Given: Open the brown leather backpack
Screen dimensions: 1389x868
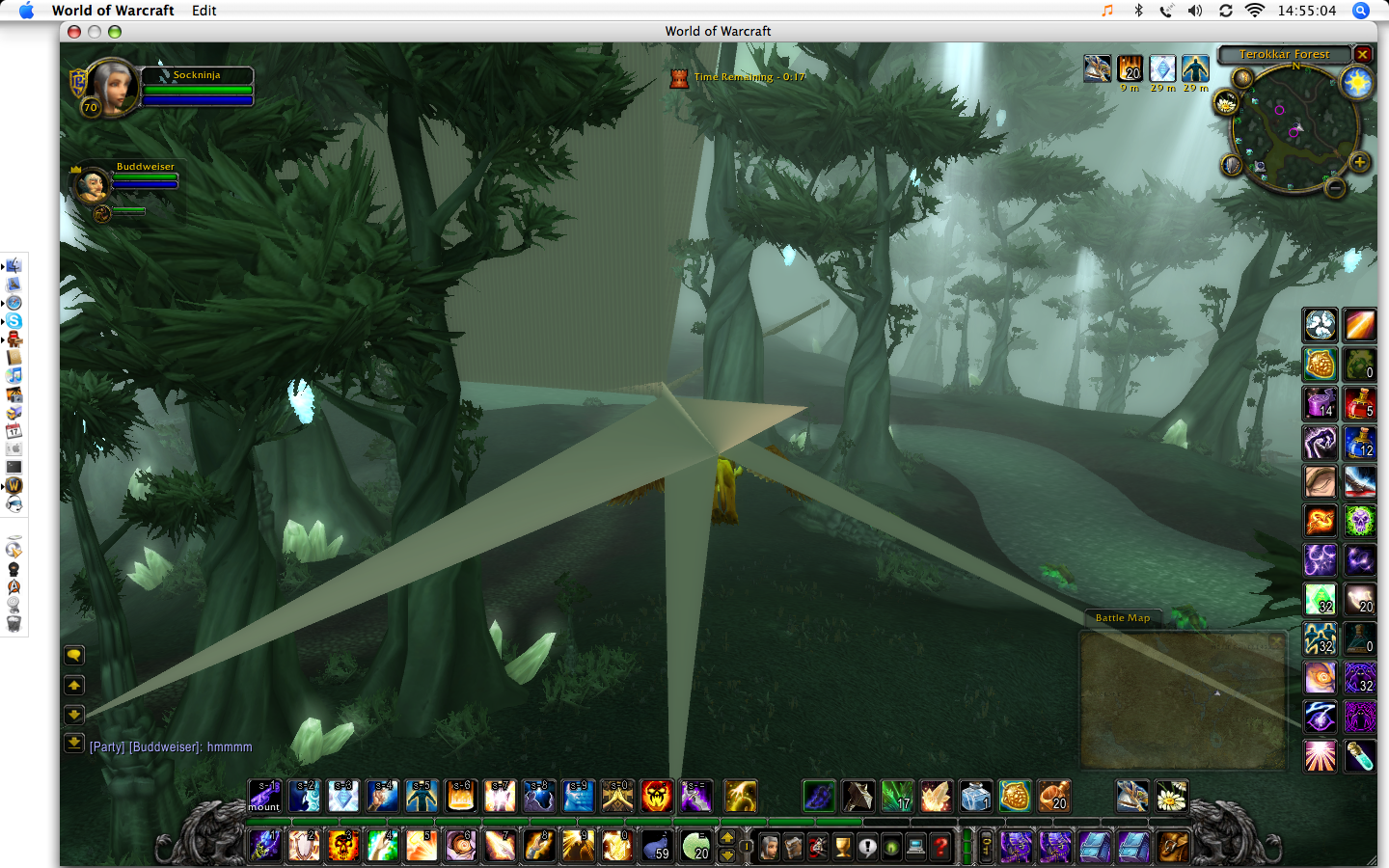Looking at the screenshot, I should 1172,847.
